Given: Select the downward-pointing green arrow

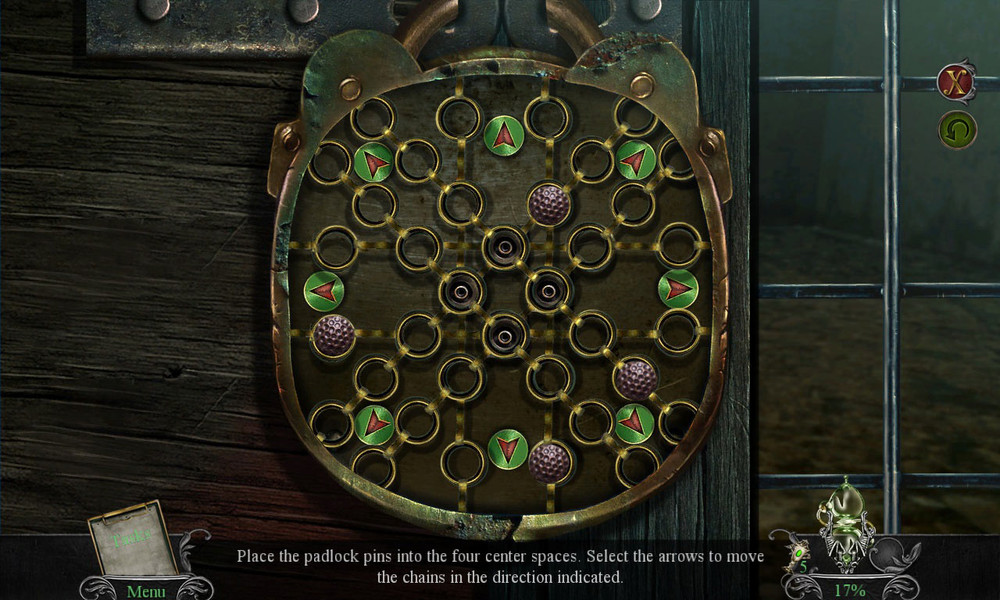Looking at the screenshot, I should pyautogui.click(x=508, y=448).
